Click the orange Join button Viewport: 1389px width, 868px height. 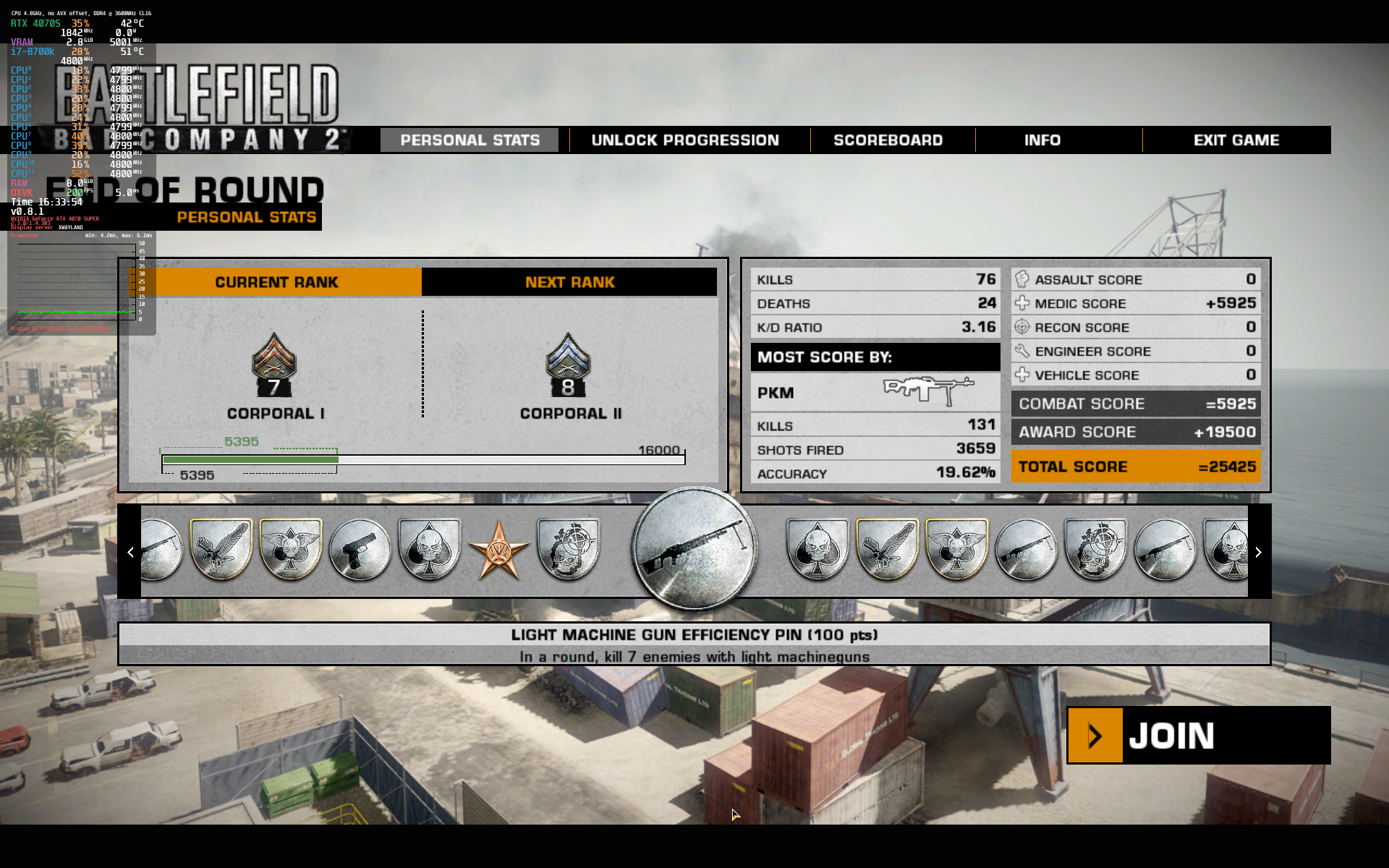(x=1198, y=735)
